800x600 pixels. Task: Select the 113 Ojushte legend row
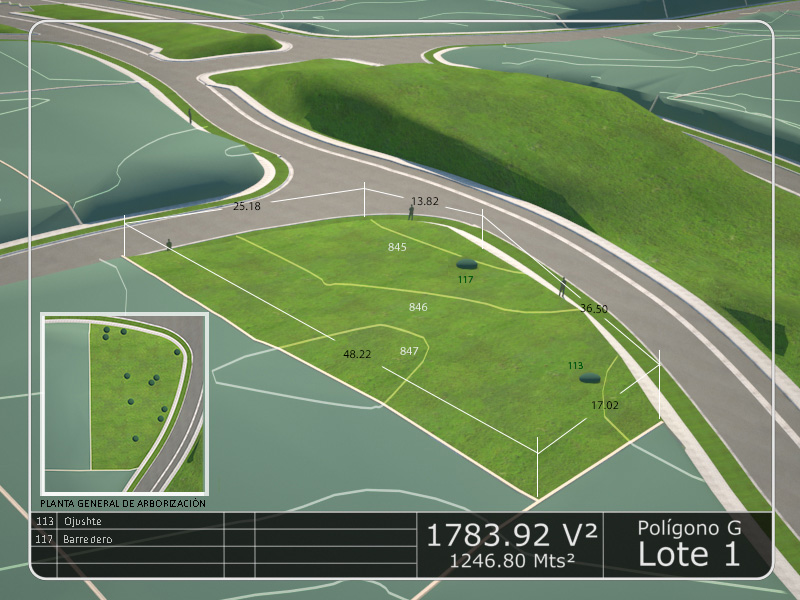tap(82, 521)
